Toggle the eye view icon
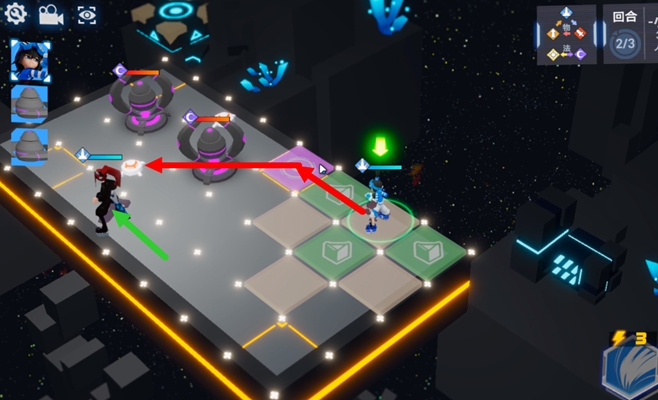The width and height of the screenshot is (658, 400). point(87,14)
